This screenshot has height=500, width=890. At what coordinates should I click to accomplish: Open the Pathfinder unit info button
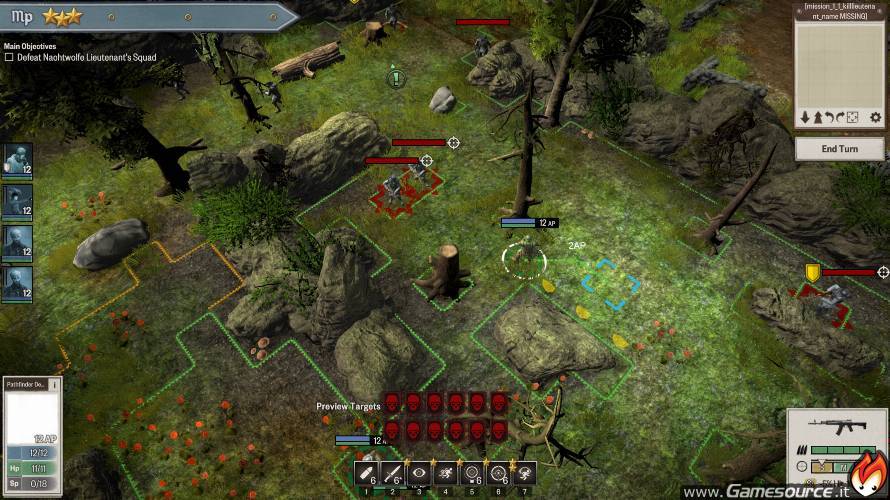click(x=54, y=384)
